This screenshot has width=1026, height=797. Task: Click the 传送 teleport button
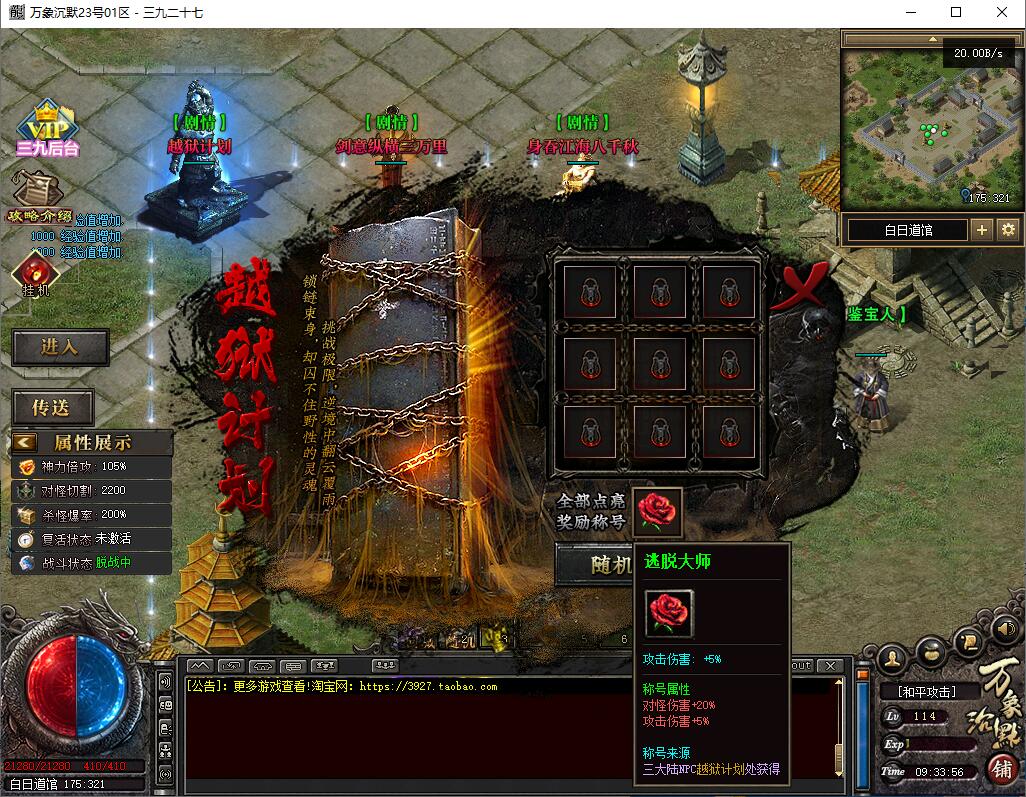pos(53,408)
